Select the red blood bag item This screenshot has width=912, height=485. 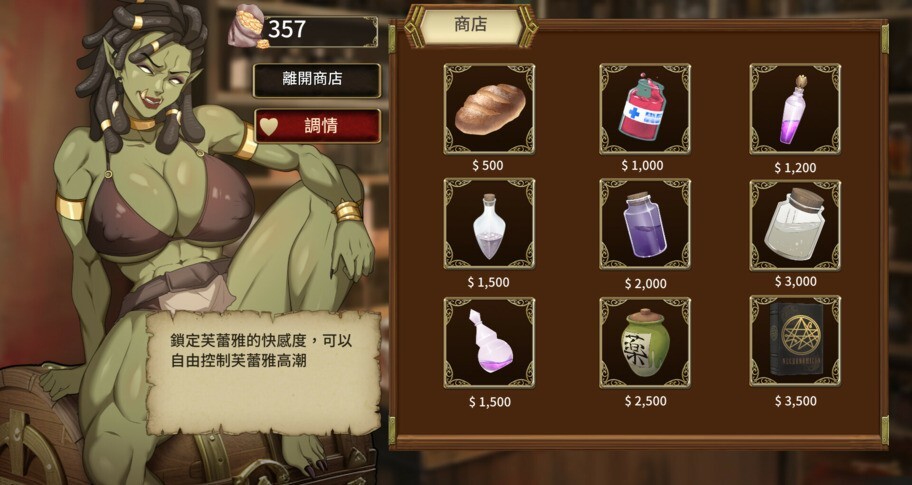point(644,109)
